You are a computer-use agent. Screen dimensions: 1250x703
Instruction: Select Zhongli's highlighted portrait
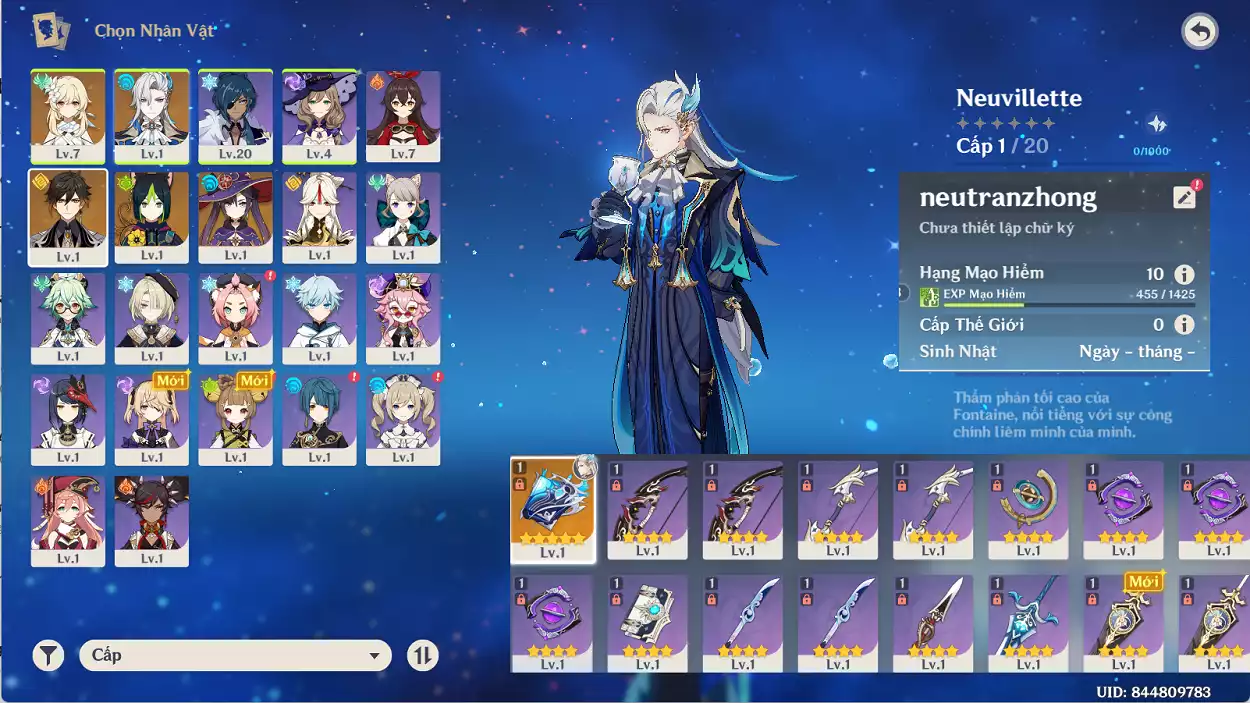click(68, 216)
